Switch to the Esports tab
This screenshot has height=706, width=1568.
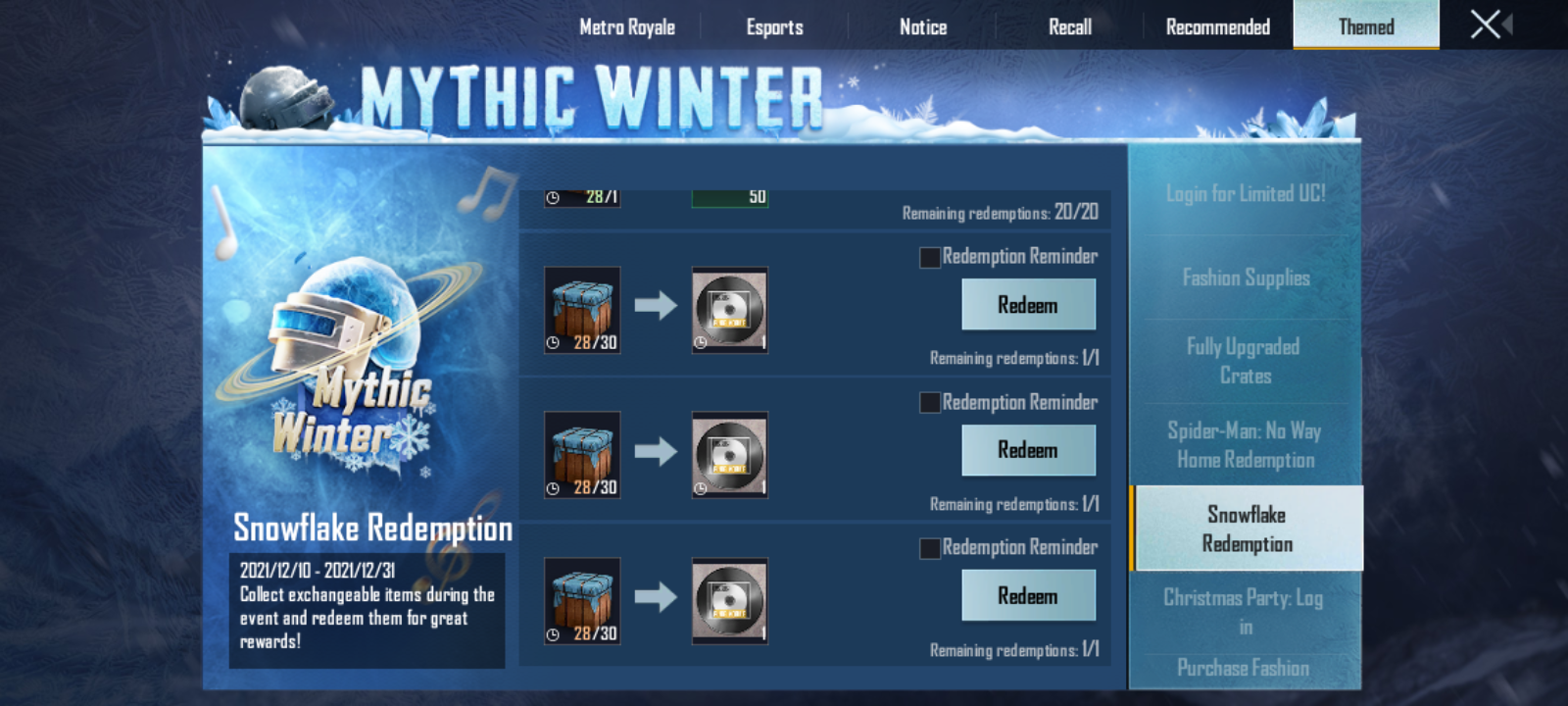click(x=773, y=26)
